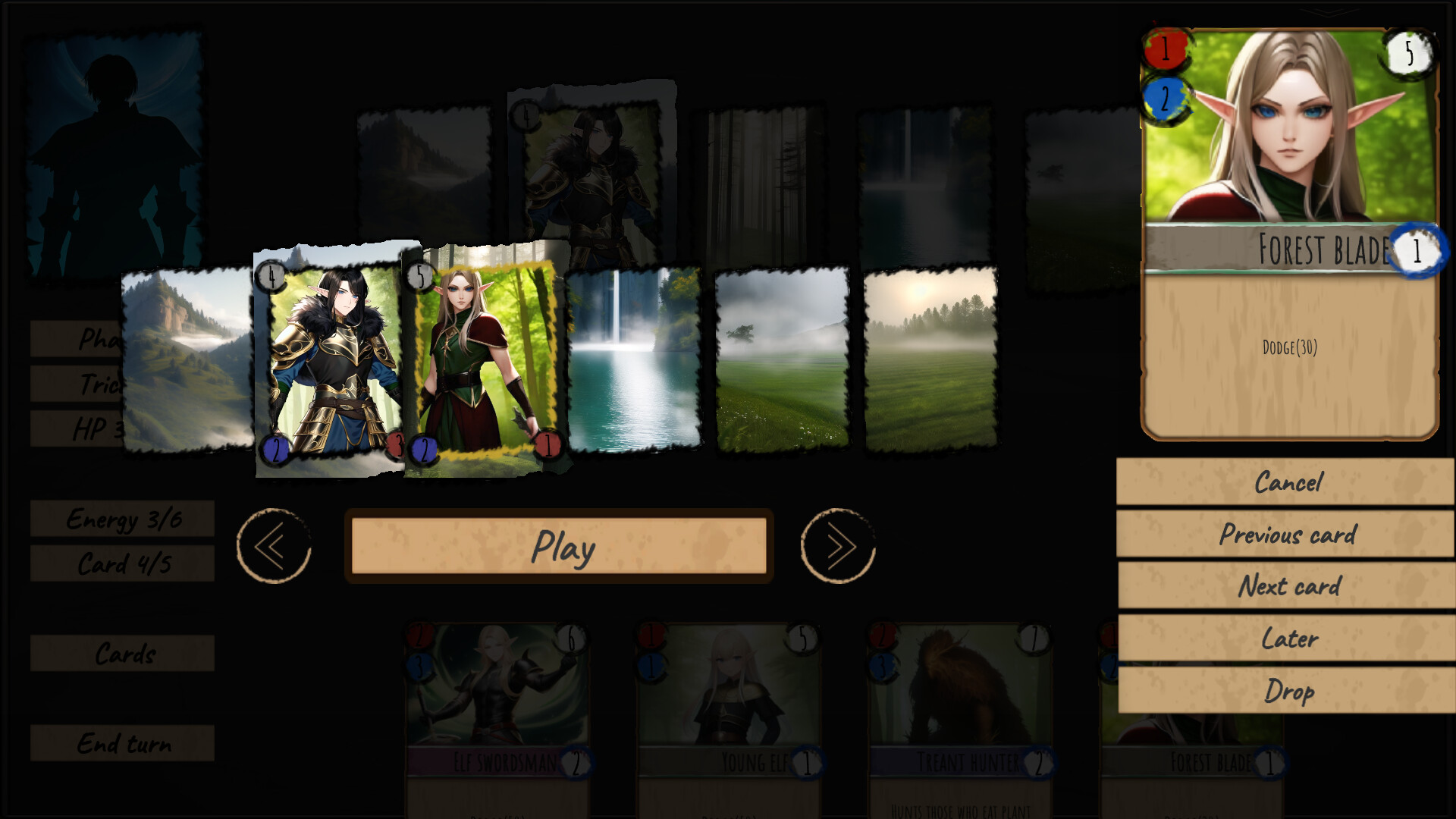Click the right arrow to browse next card

click(837, 545)
